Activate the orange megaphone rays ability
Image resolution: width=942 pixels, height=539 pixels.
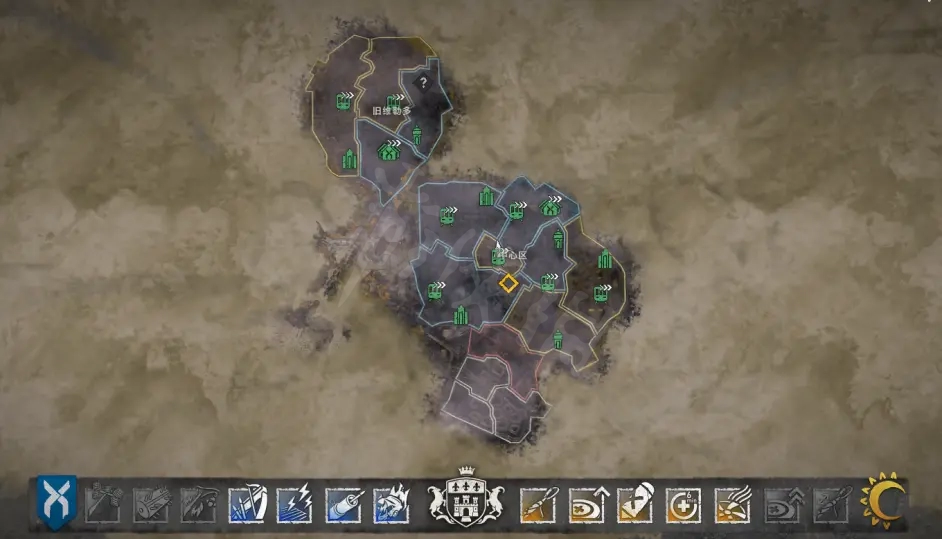[732, 502]
